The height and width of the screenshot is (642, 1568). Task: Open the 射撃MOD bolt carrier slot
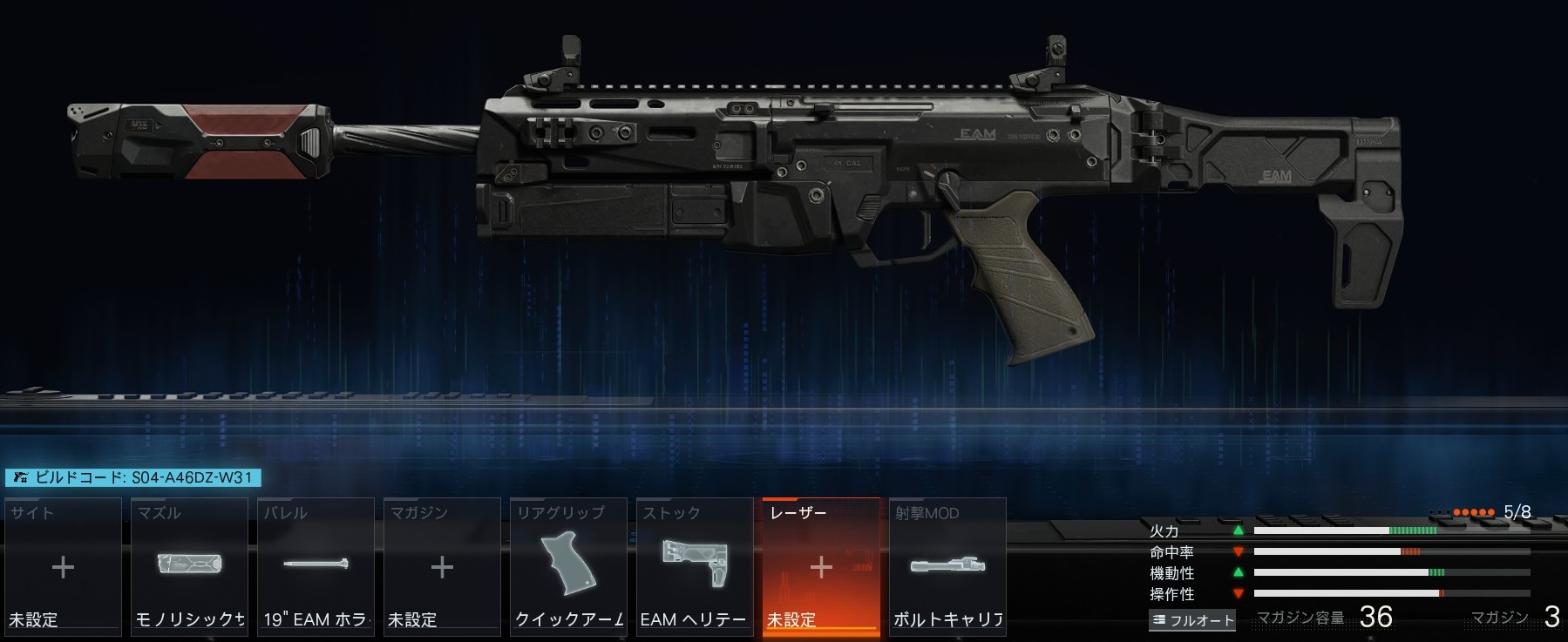[x=947, y=566]
